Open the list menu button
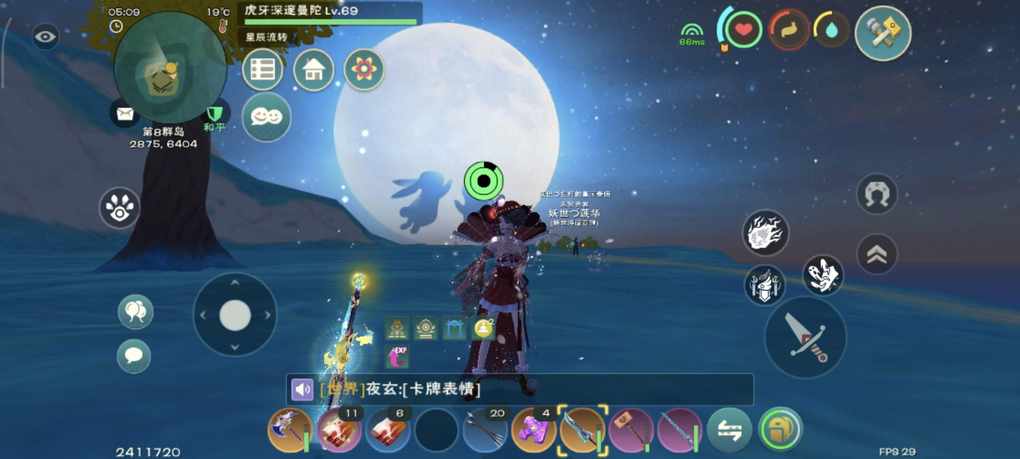The width and height of the screenshot is (1020, 459). [x=263, y=70]
